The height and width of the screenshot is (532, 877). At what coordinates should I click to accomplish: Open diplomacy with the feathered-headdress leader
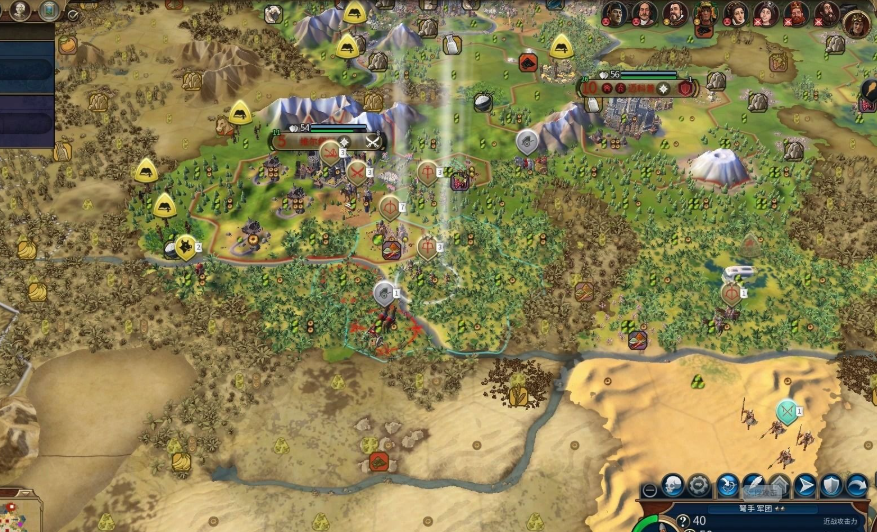[x=706, y=14]
